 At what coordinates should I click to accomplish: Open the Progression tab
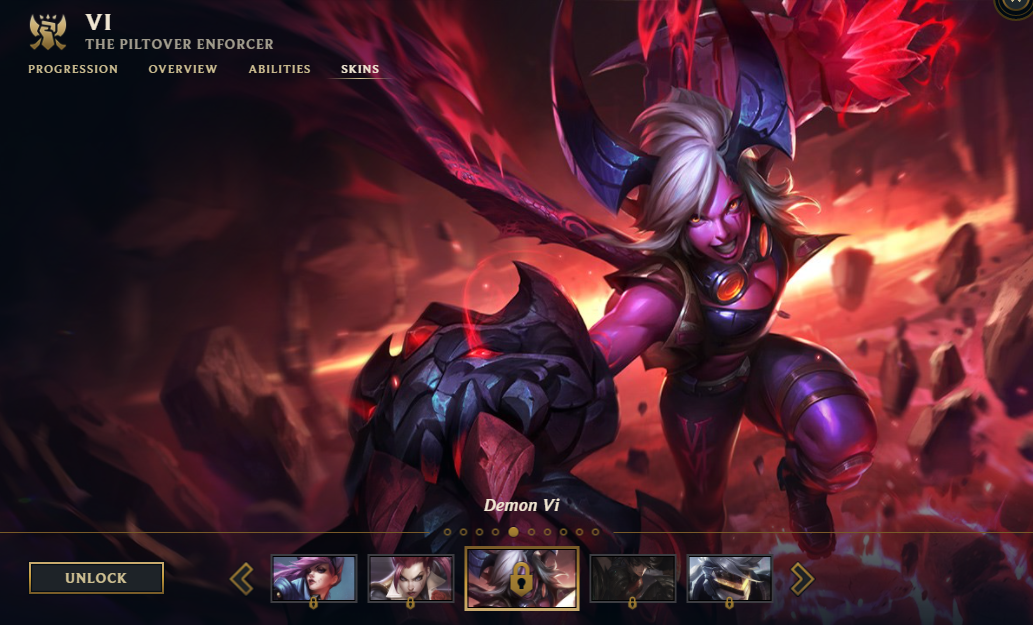coord(73,69)
